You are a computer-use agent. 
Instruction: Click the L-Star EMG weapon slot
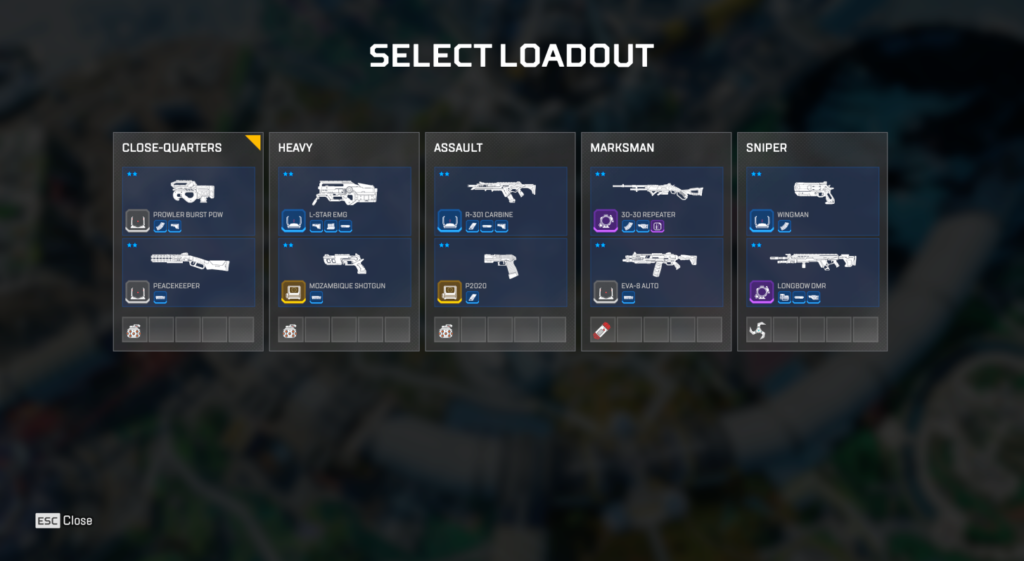[344, 202]
